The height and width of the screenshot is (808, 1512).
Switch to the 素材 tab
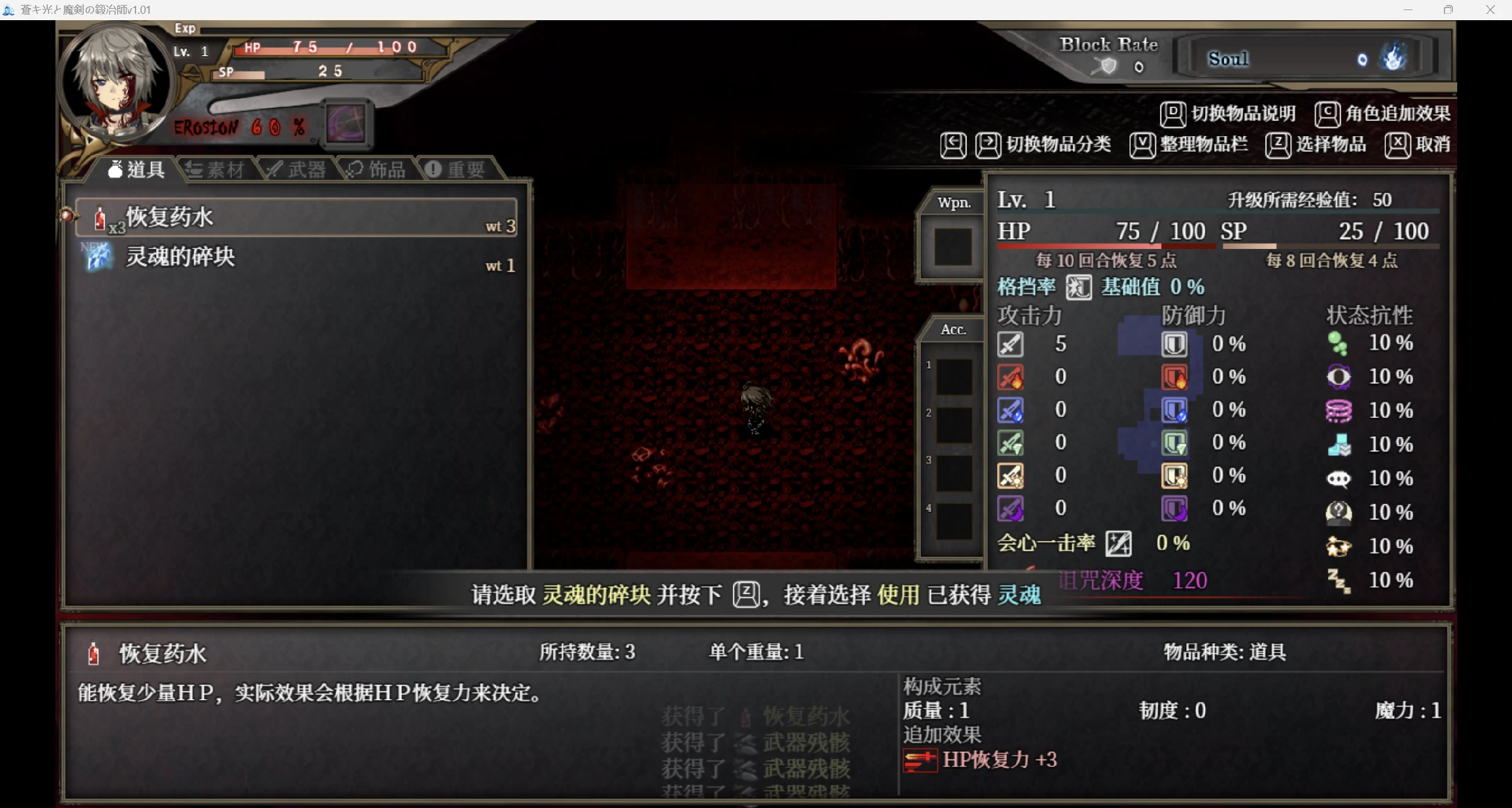[x=216, y=170]
